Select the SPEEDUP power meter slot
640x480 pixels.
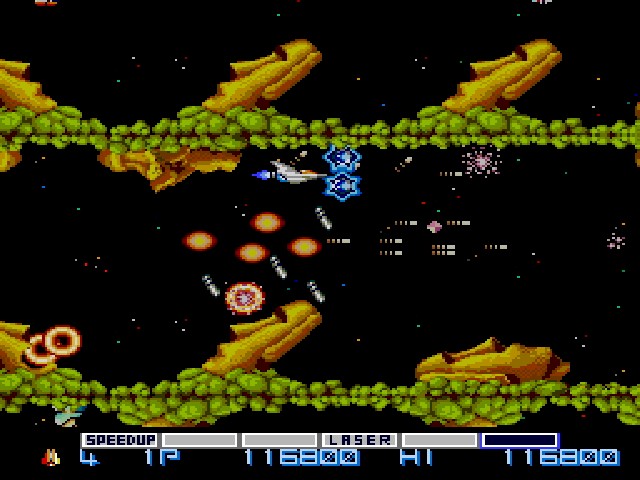120,440
